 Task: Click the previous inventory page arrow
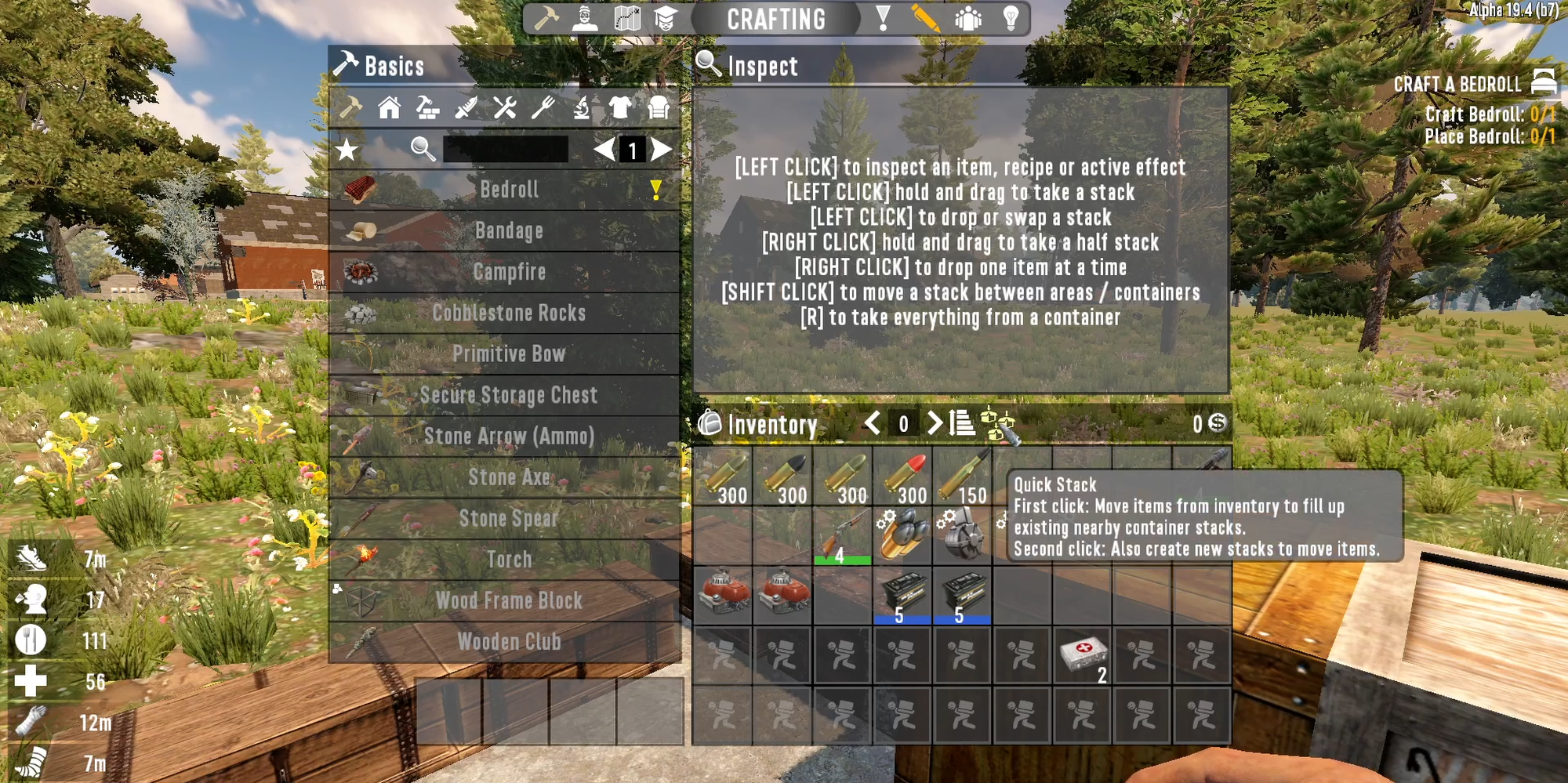(873, 424)
